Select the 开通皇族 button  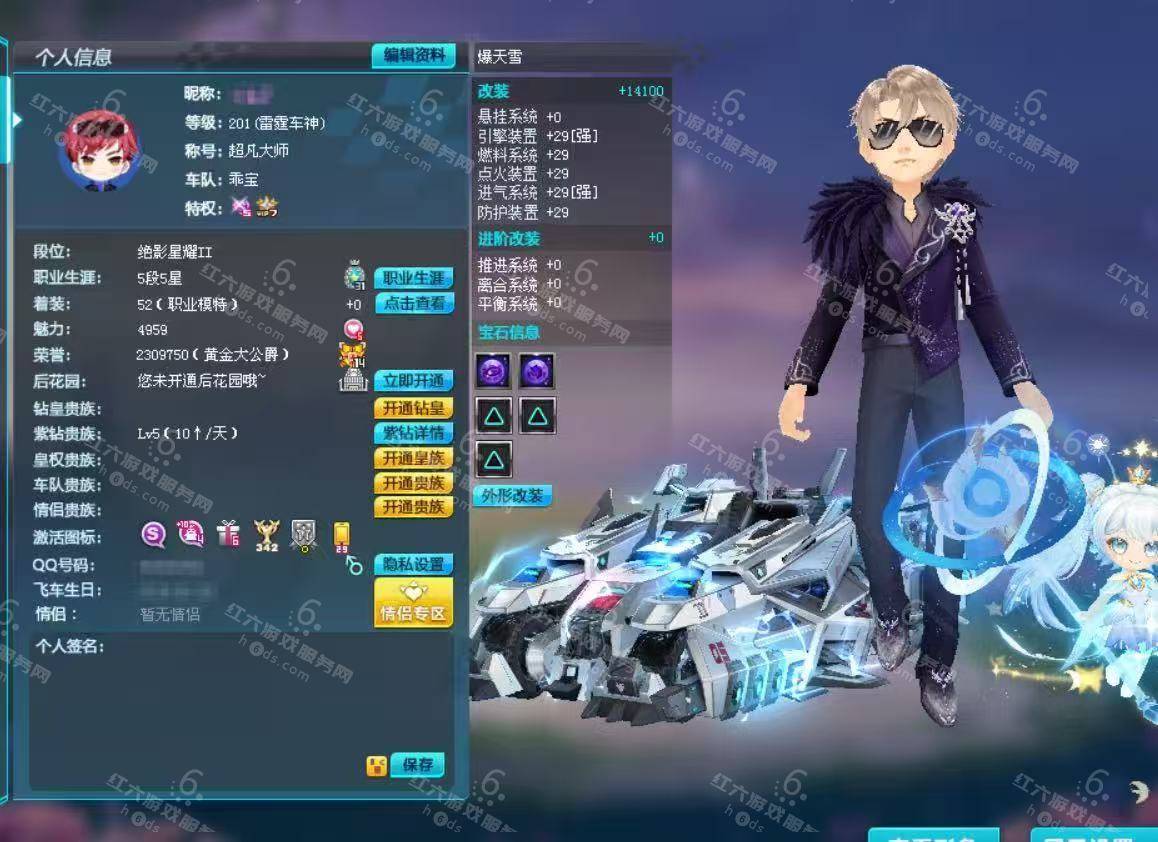tap(413, 458)
